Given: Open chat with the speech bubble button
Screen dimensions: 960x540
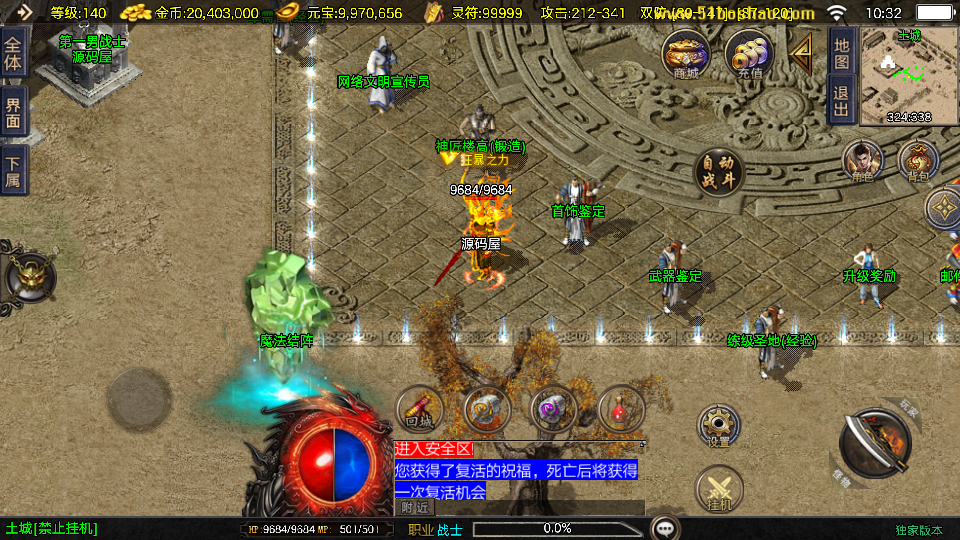Looking at the screenshot, I should click(666, 528).
